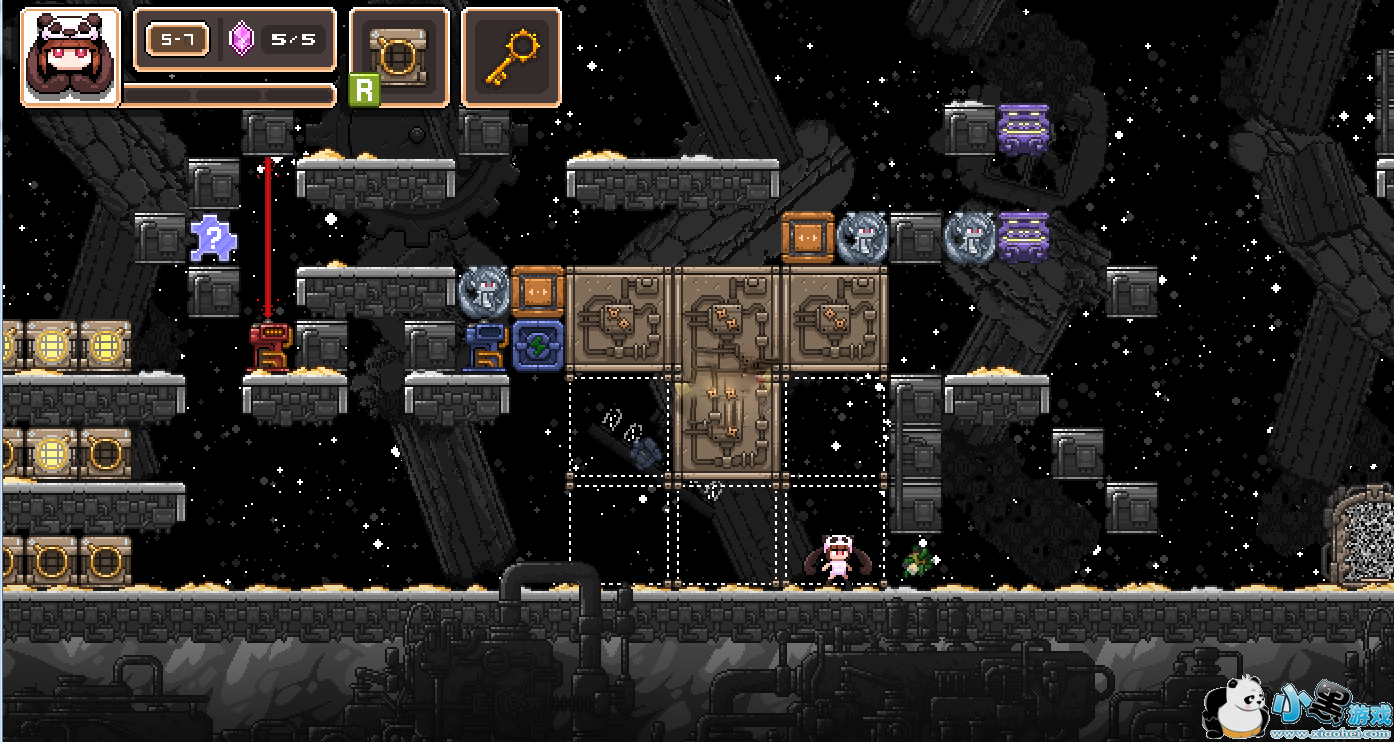Select the ring block item slot
This screenshot has width=1394, height=742.
tap(399, 56)
